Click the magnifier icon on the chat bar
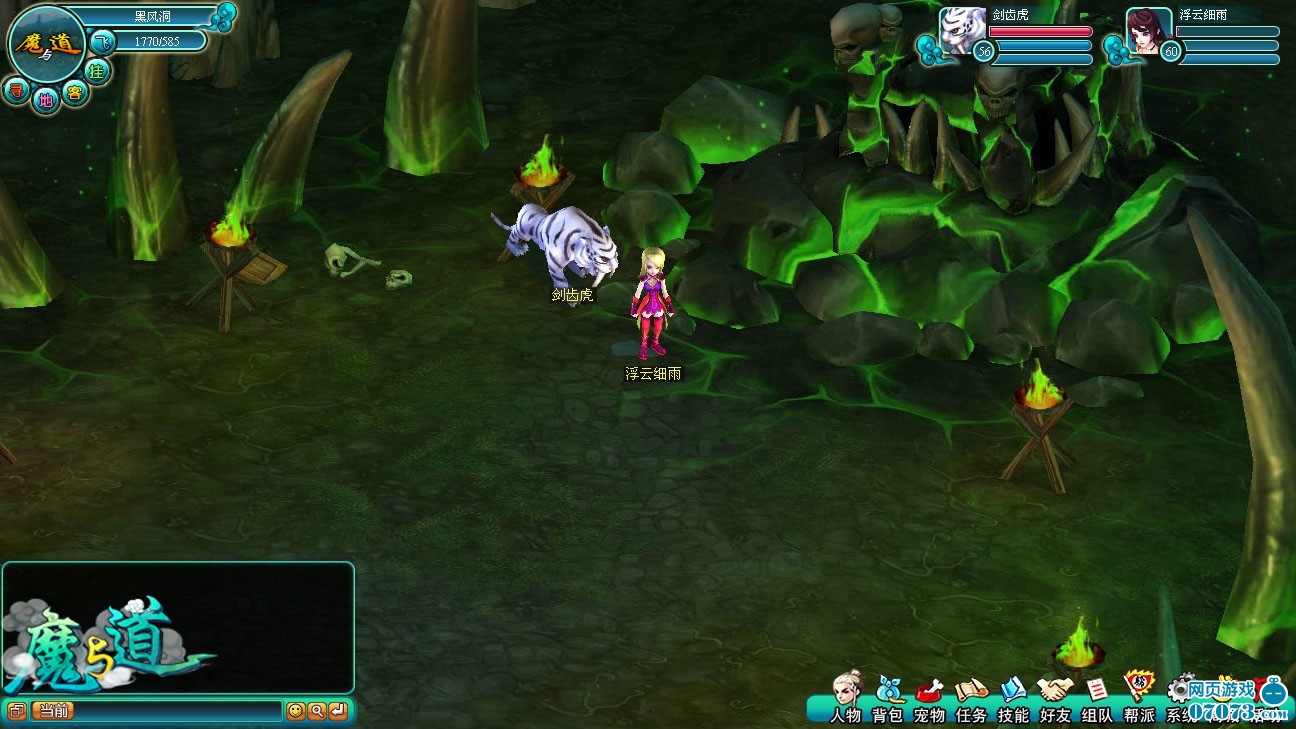The image size is (1296, 729). [316, 711]
